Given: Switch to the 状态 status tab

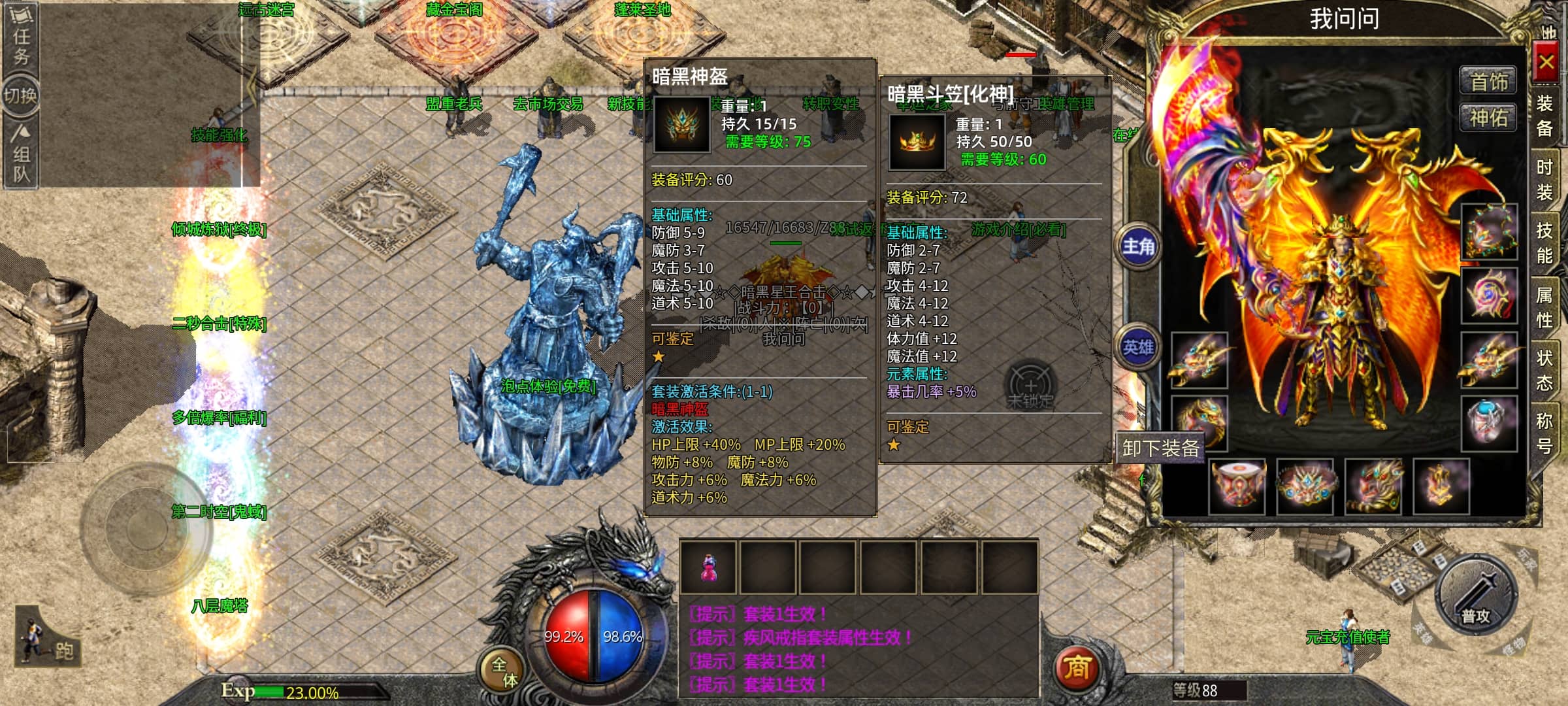Looking at the screenshot, I should (x=1544, y=370).
